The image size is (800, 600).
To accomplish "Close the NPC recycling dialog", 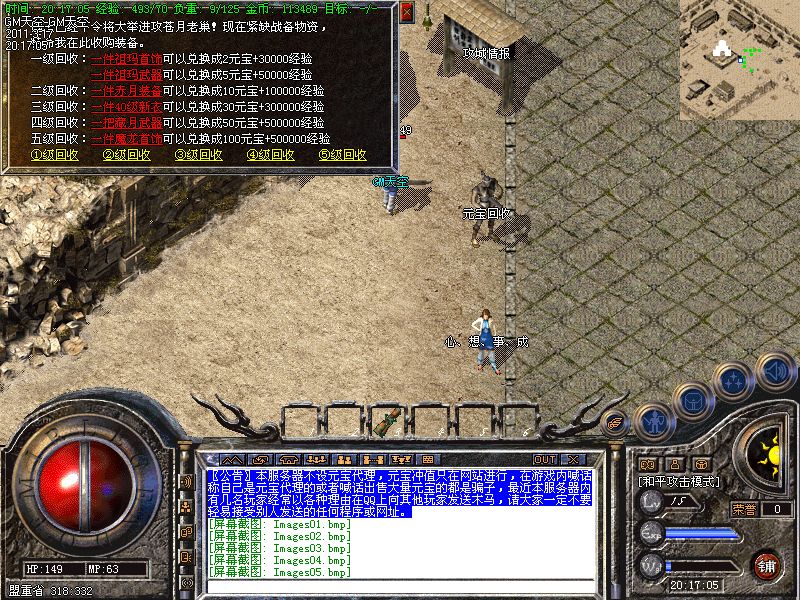I will [x=406, y=12].
